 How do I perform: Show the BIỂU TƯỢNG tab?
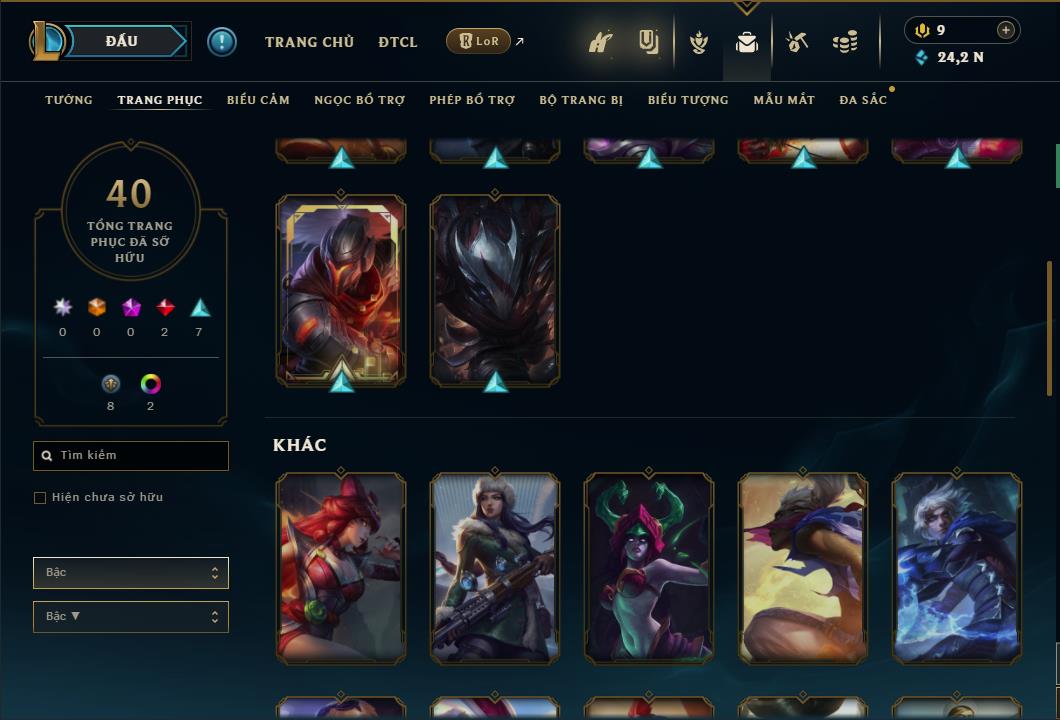pos(688,100)
